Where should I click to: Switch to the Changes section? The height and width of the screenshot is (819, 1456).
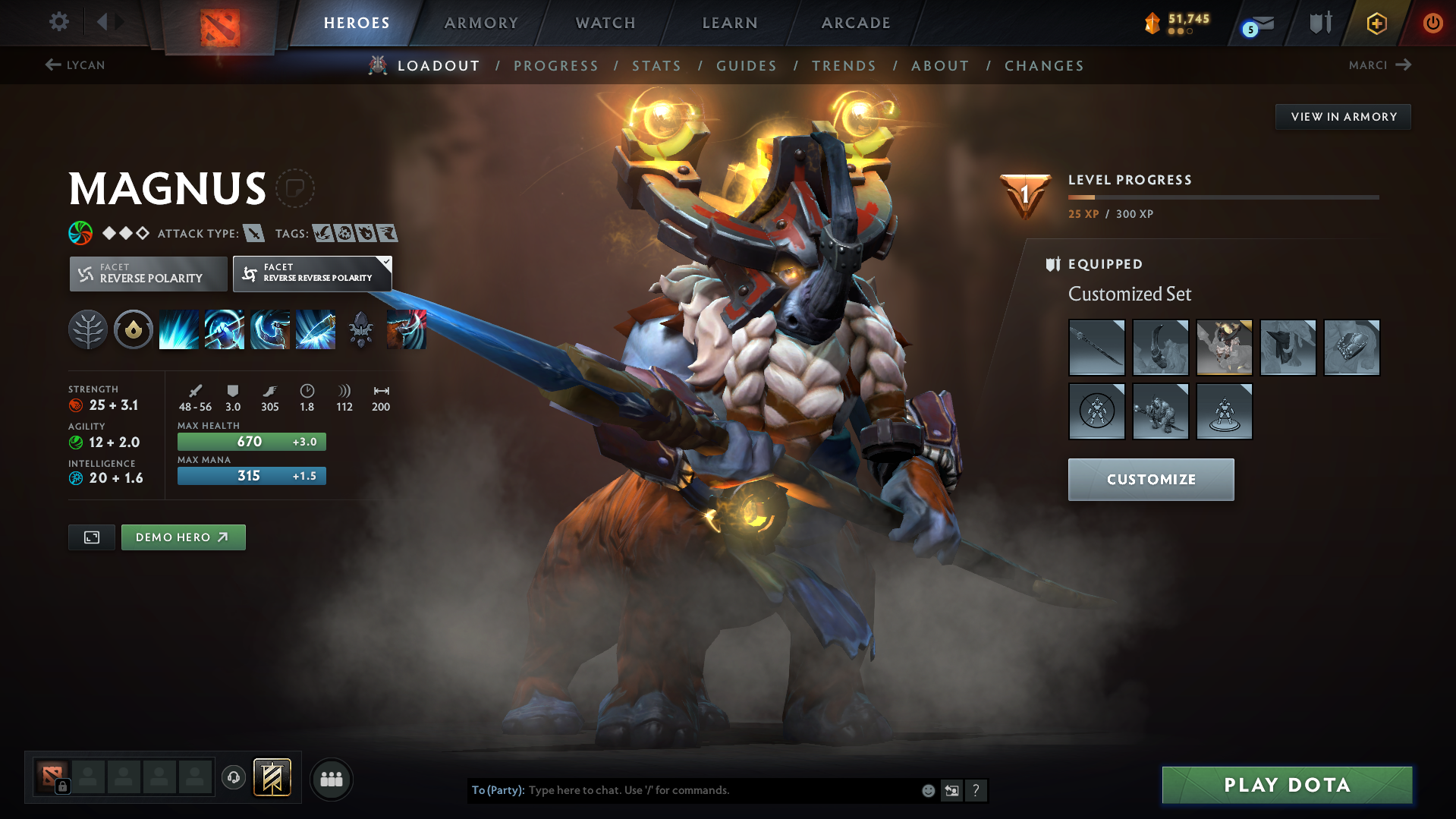click(1044, 66)
